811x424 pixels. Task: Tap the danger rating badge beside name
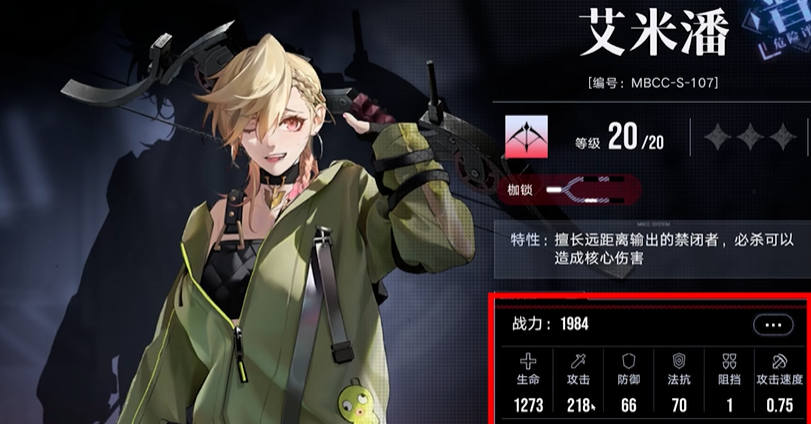point(785,30)
